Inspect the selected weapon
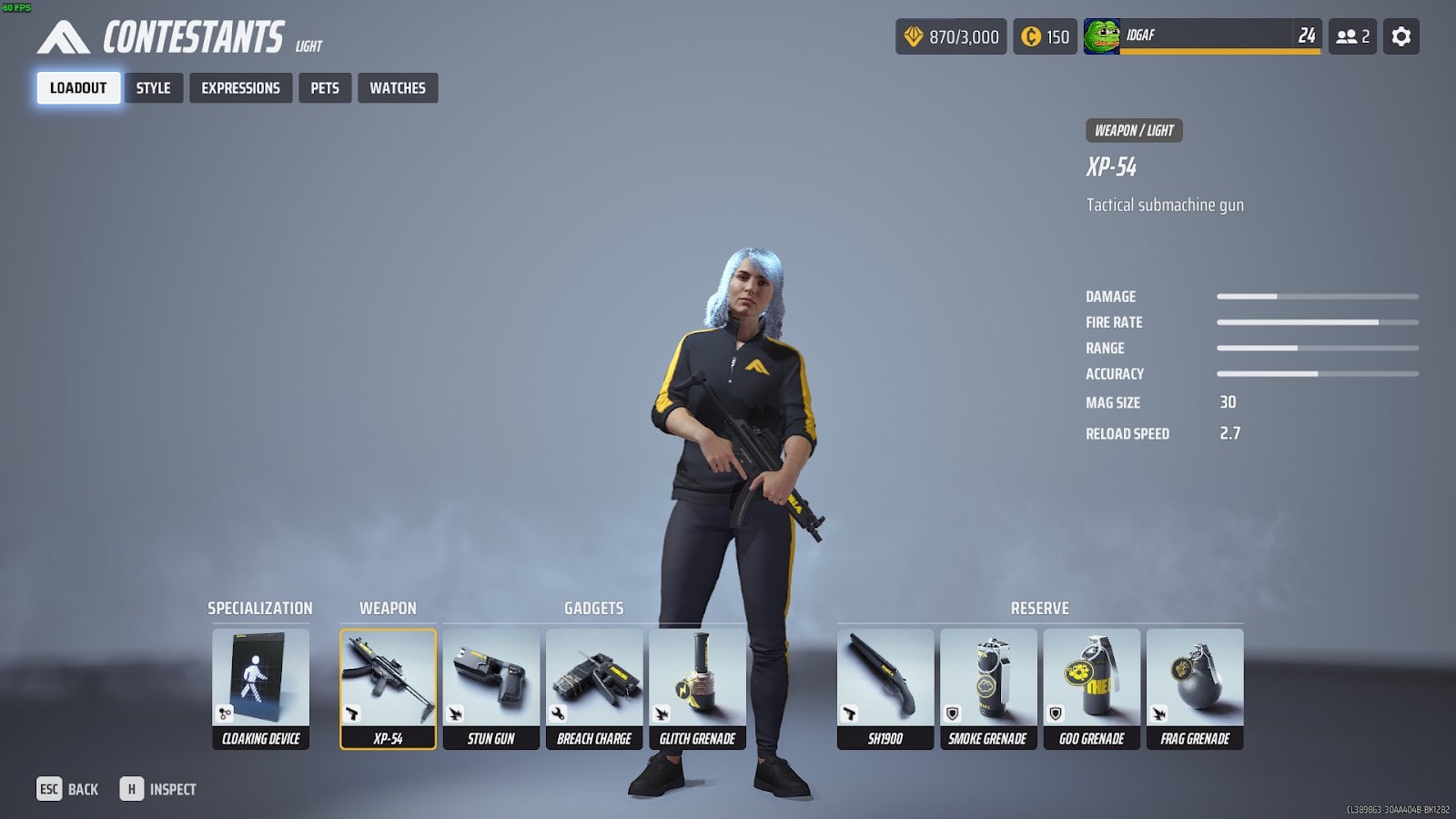 [x=158, y=789]
